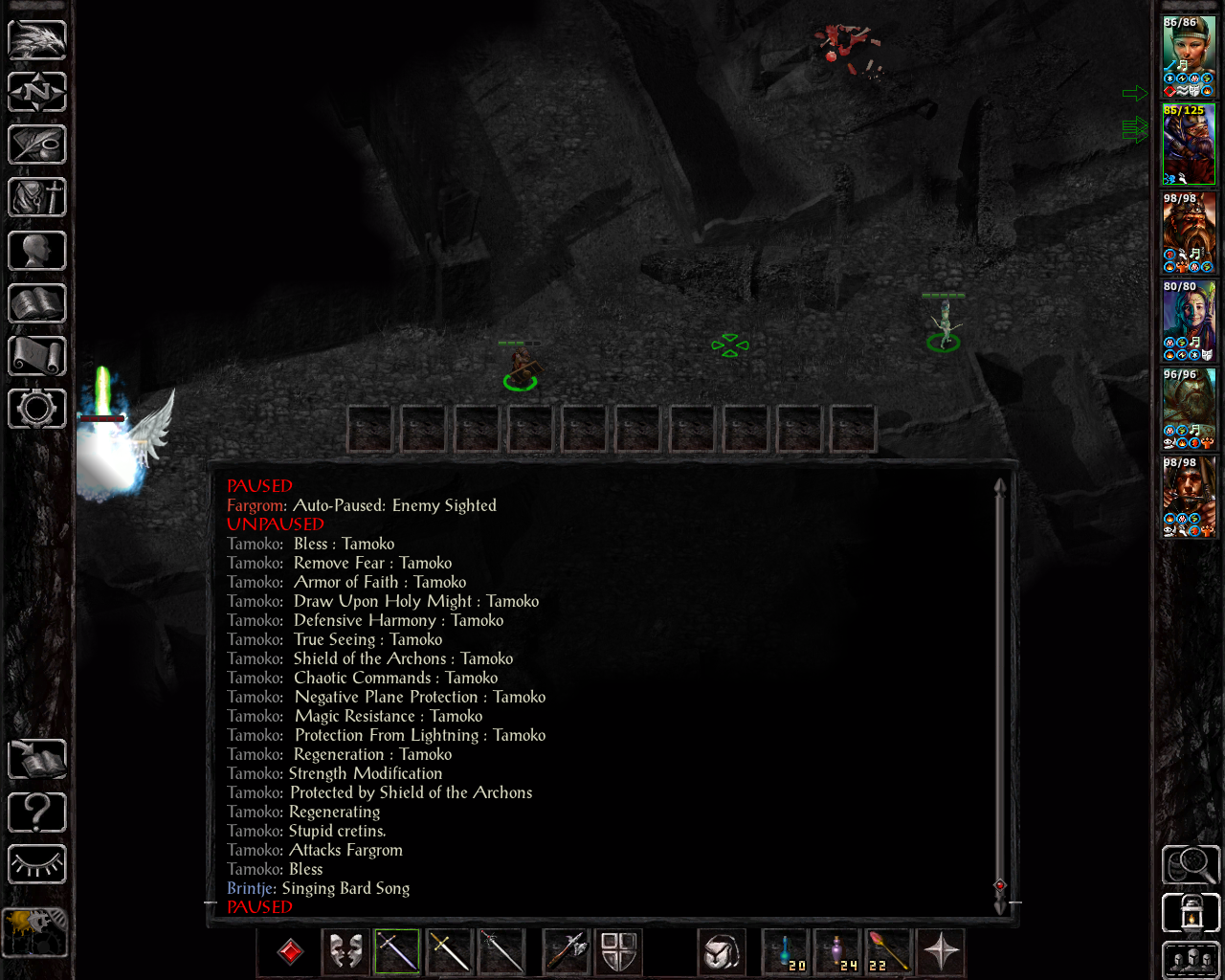Open the area map with the compass button
Screen dimensions: 1225x980
pos(37,92)
